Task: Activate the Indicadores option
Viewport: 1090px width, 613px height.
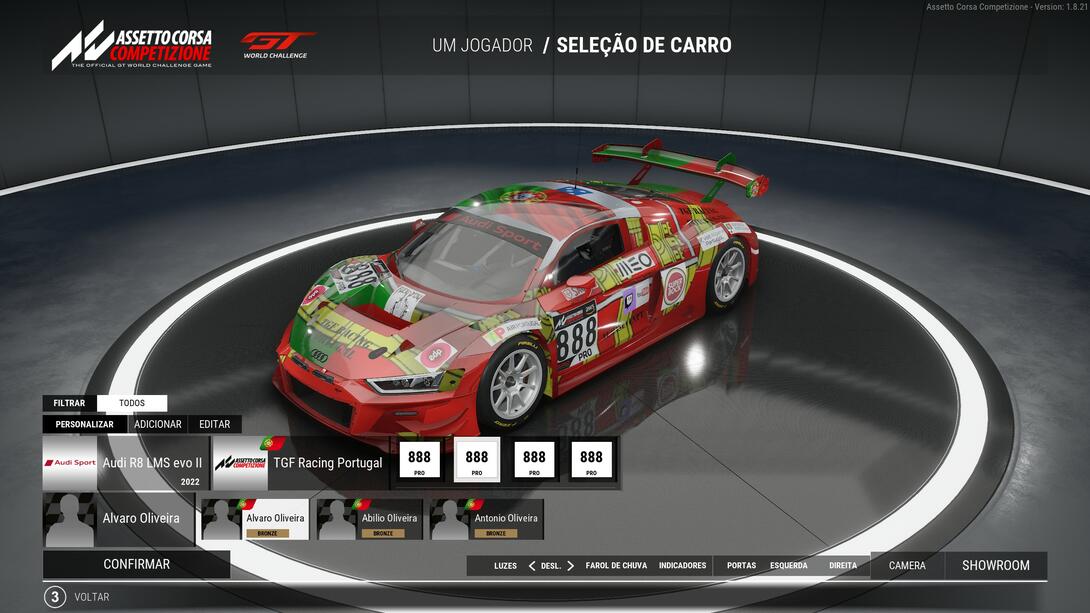Action: click(682, 566)
